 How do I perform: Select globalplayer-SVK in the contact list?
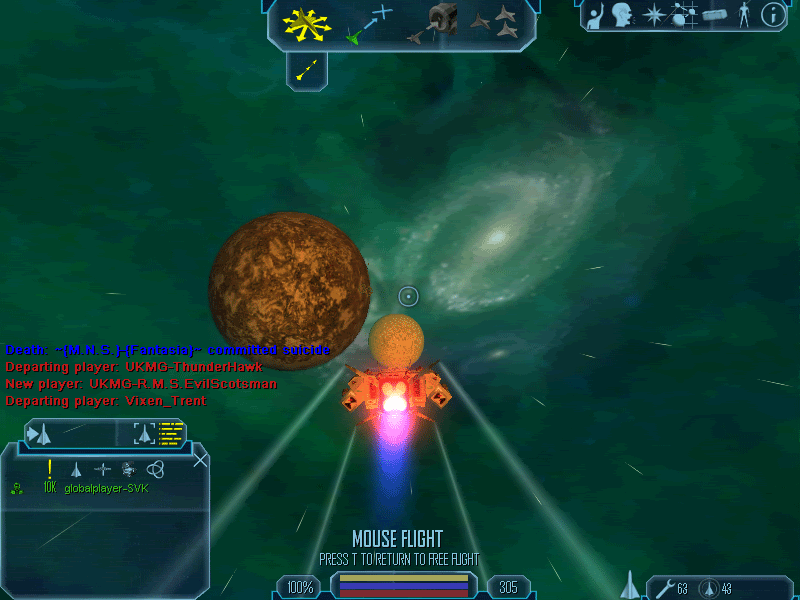pos(107,488)
